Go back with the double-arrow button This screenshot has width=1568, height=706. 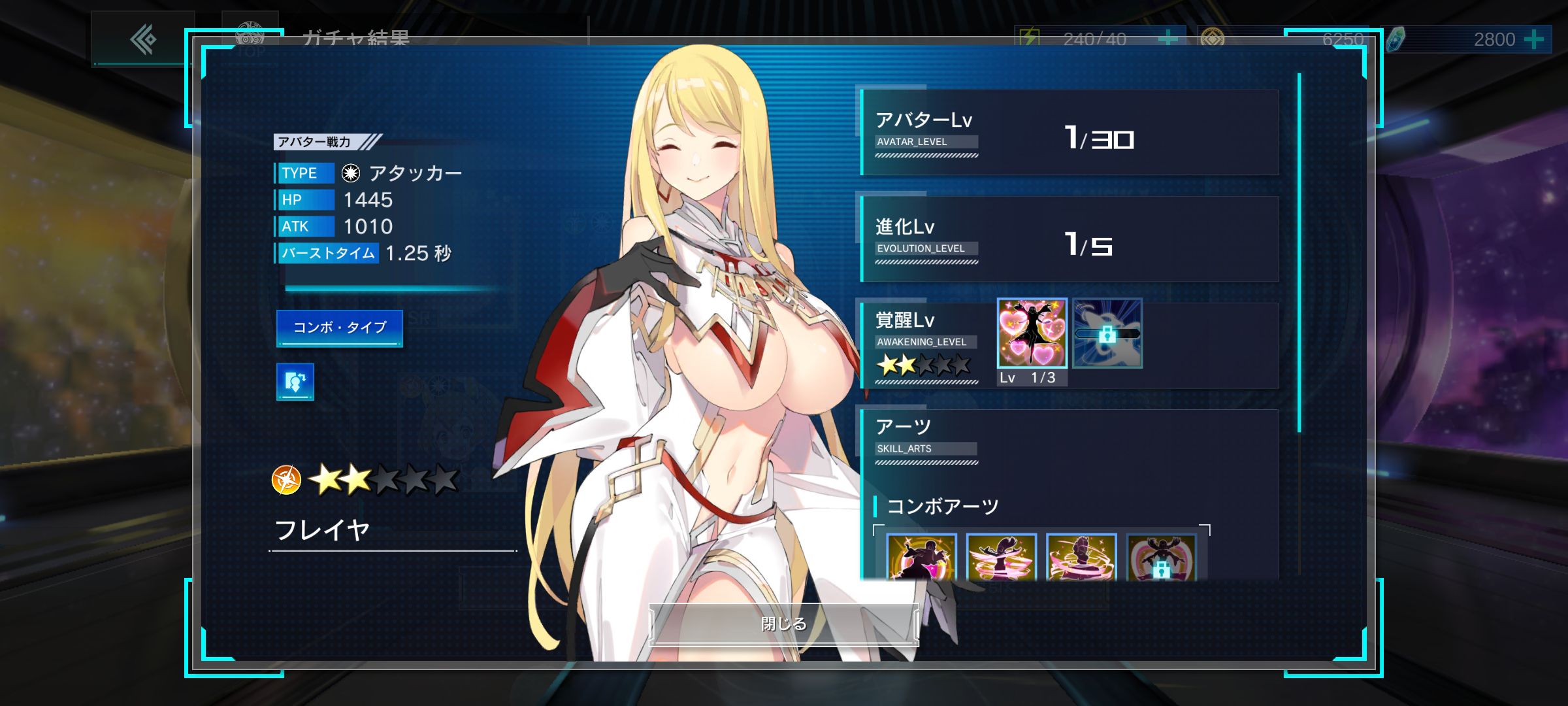click(143, 39)
